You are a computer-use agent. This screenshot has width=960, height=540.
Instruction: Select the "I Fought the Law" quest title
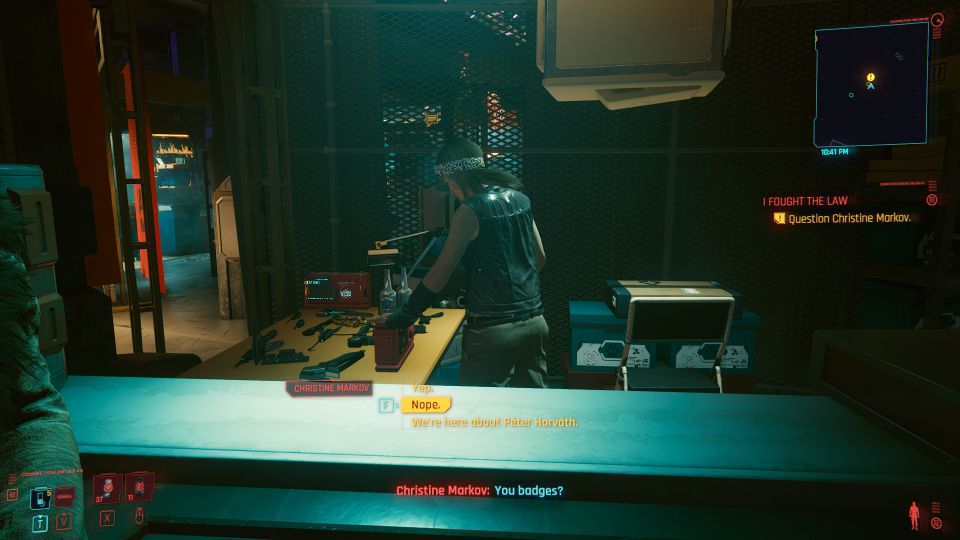tap(805, 201)
